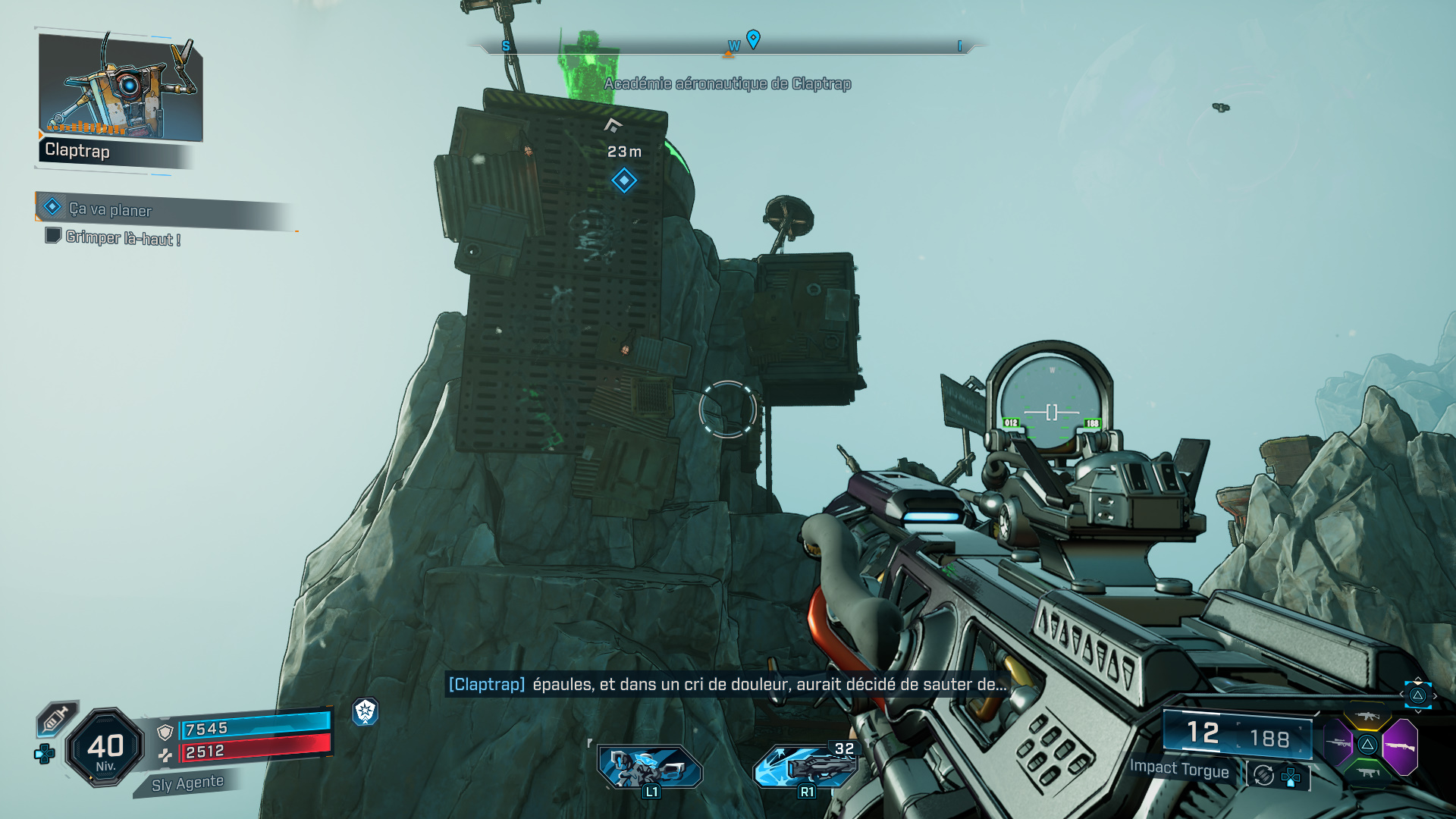Screen dimensions: 1456x819
Task: Switch to the yellow assault rifle slot
Action: click(x=1367, y=717)
